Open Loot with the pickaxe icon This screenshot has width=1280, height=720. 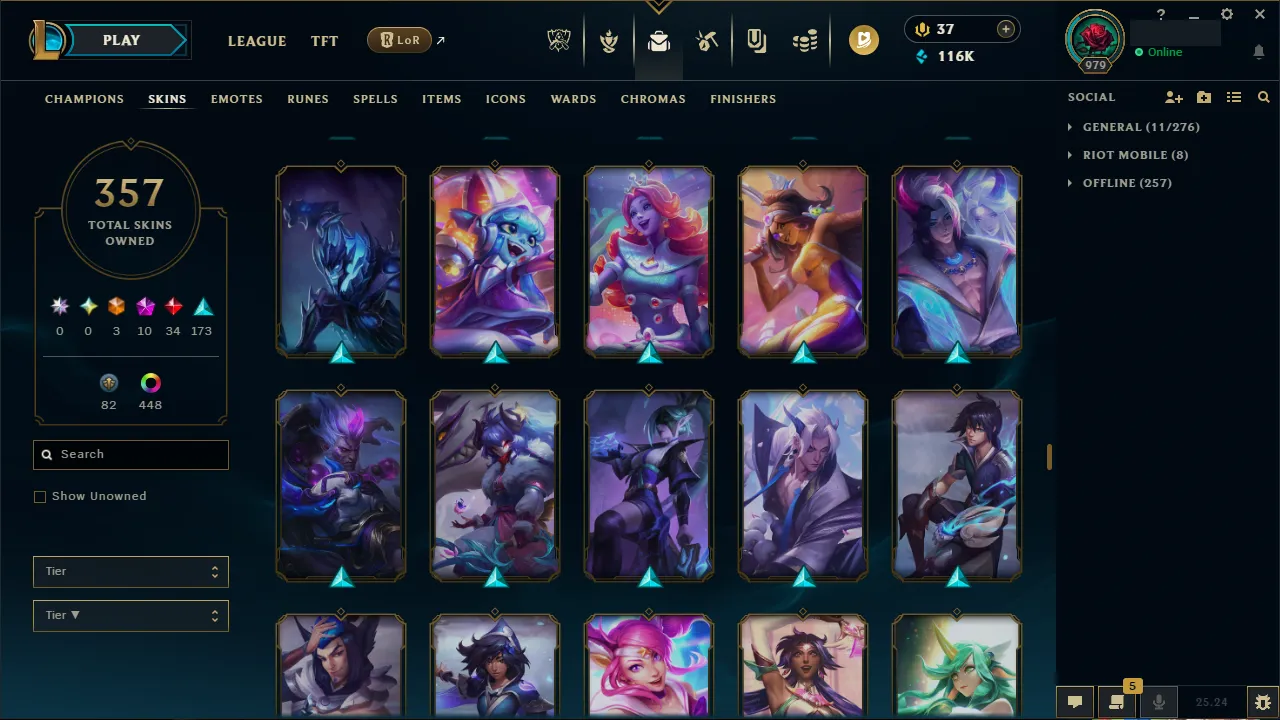click(707, 40)
